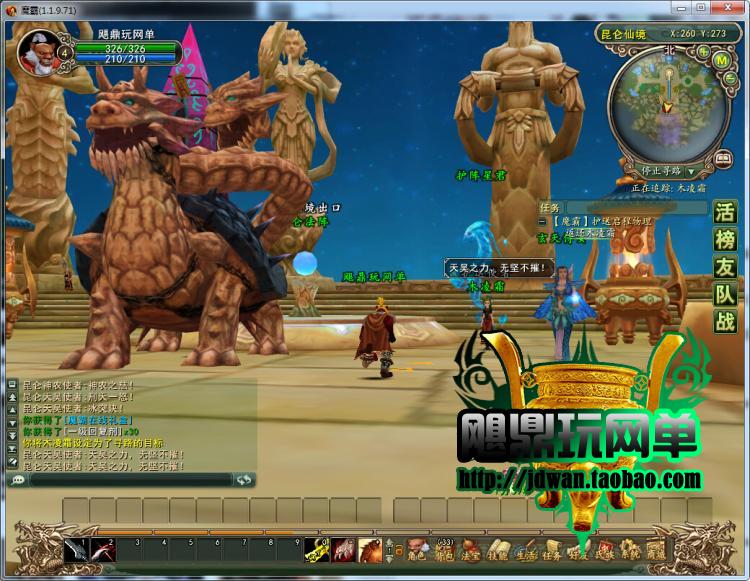Image resolution: width=750 pixels, height=581 pixels.
Task: Click the chat input field
Action: point(130,480)
